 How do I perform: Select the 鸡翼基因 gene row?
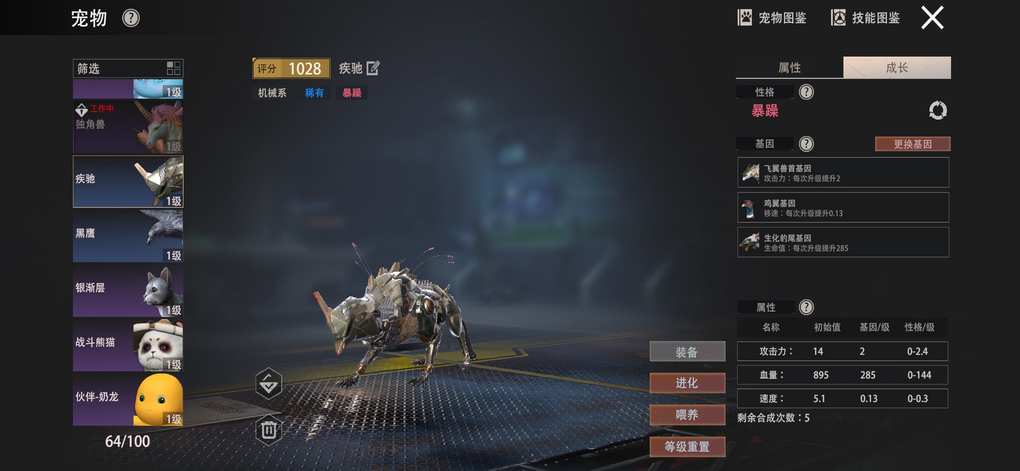843,207
